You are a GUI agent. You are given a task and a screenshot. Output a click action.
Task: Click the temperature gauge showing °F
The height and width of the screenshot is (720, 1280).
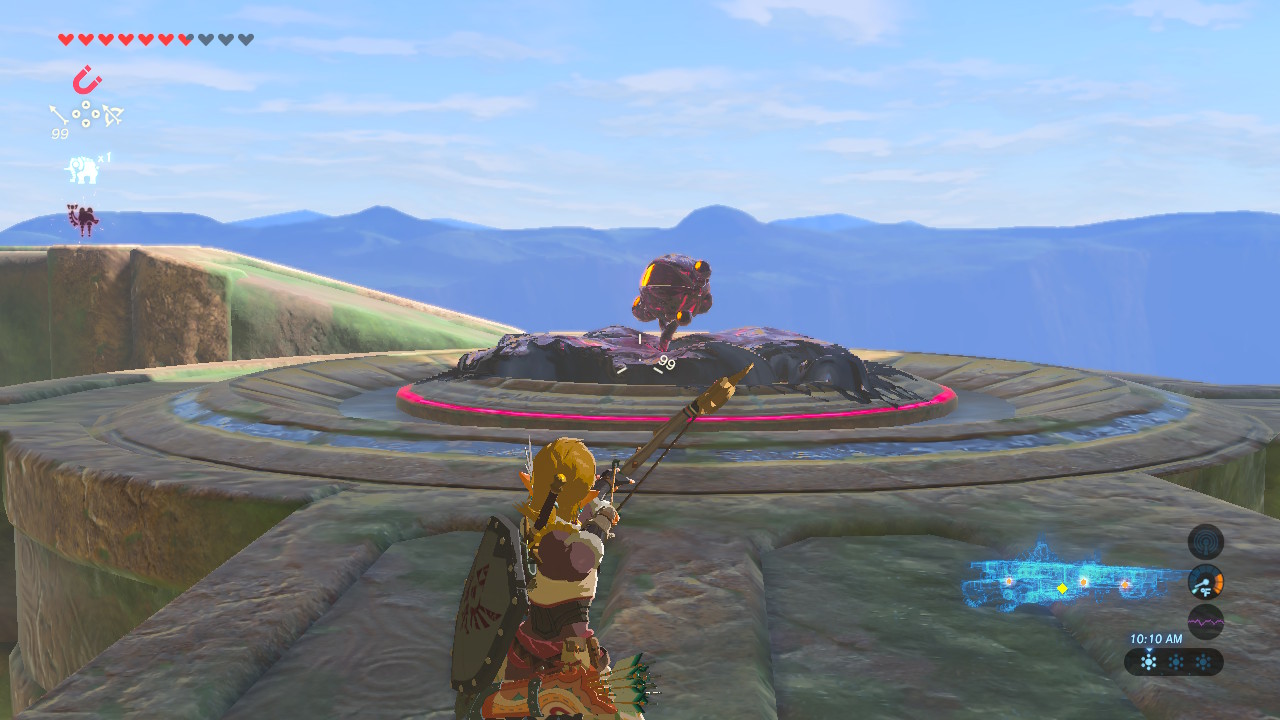pos(1205,581)
